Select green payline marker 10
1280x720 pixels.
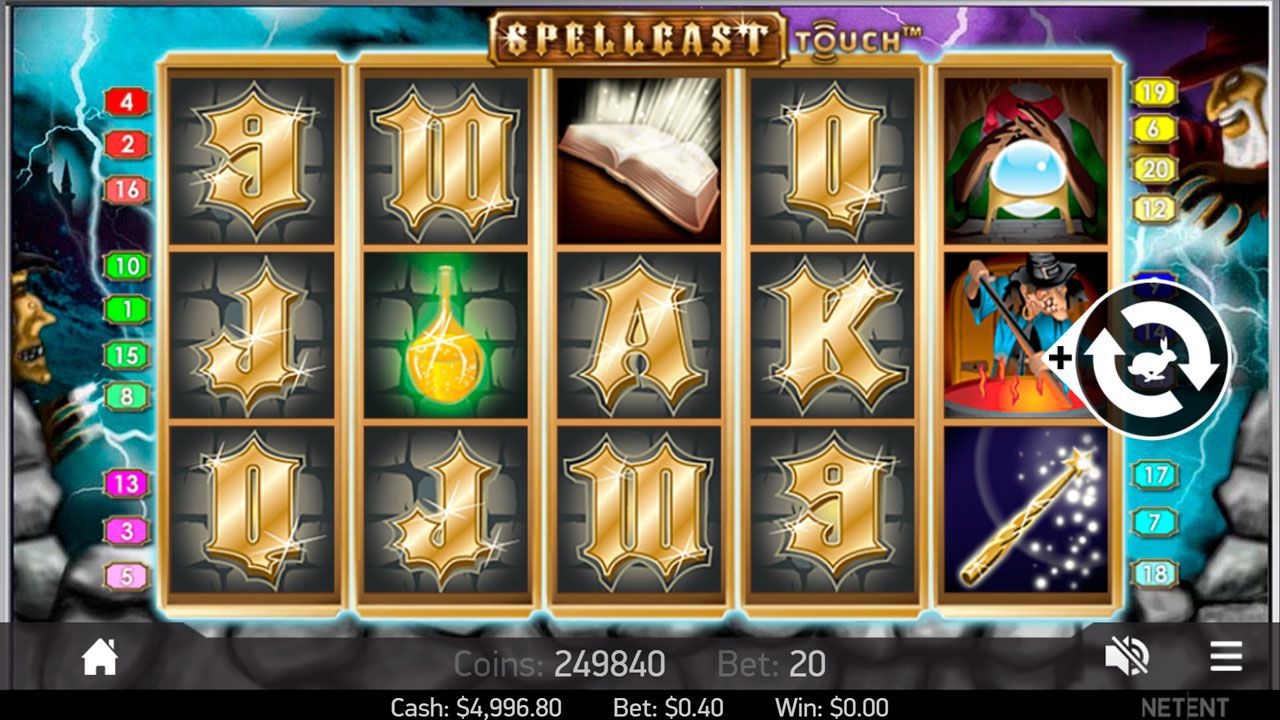point(127,266)
